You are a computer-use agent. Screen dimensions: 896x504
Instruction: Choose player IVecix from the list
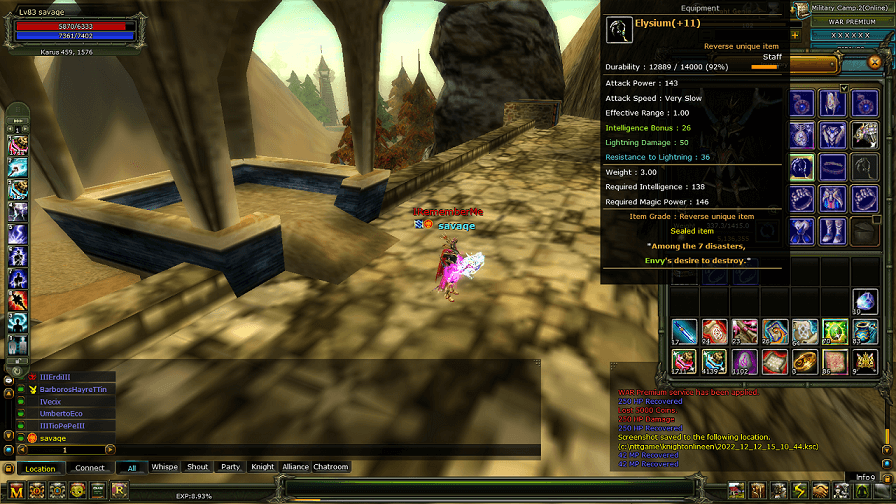pos(50,401)
